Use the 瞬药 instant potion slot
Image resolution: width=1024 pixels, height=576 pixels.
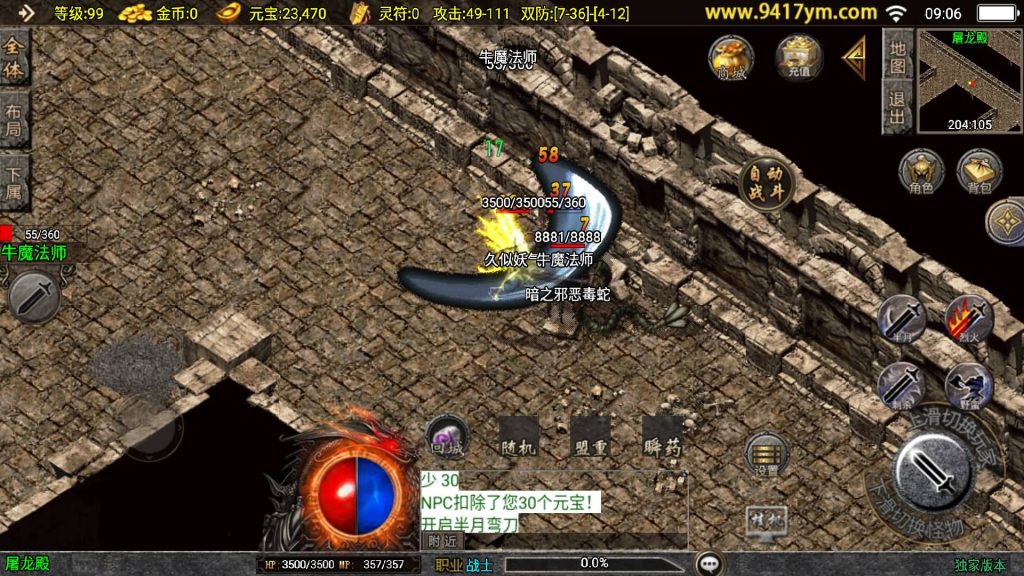[662, 437]
